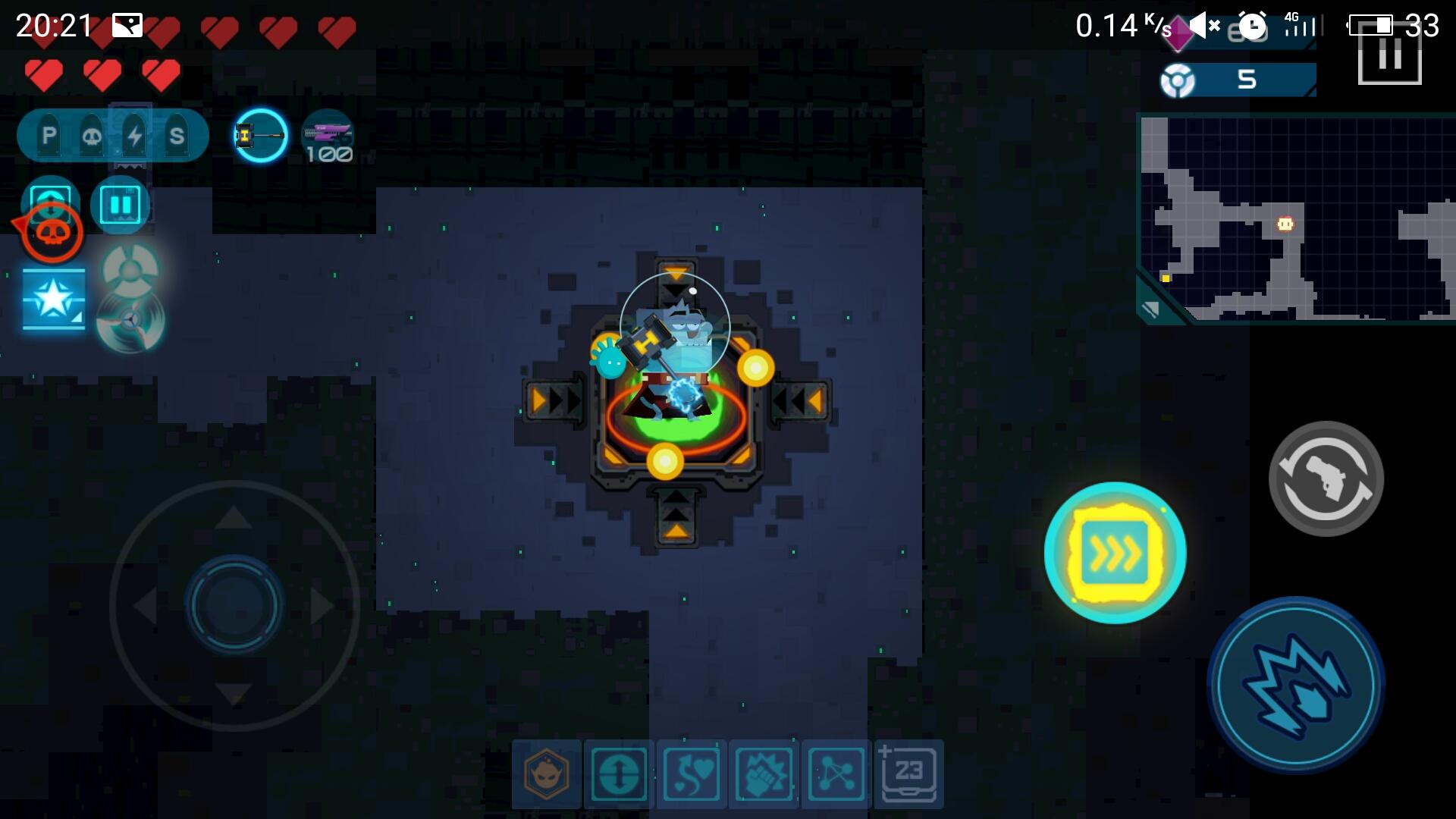Viewport: 1456px width, 819px height.
Task: Click the item count 23 inventory slot
Action: (x=908, y=774)
